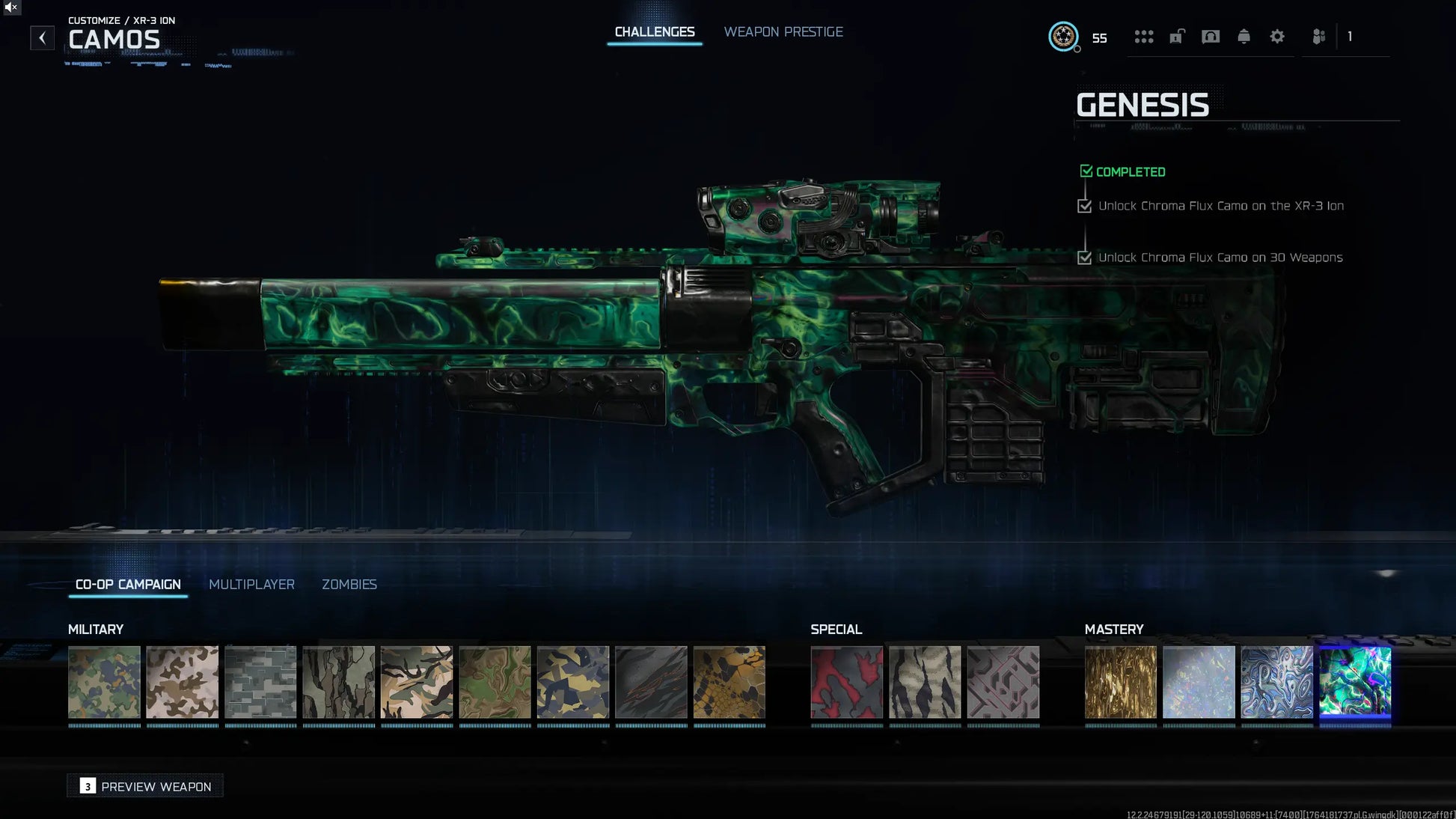Equip the green neon Genesis mastery camo

click(1354, 682)
